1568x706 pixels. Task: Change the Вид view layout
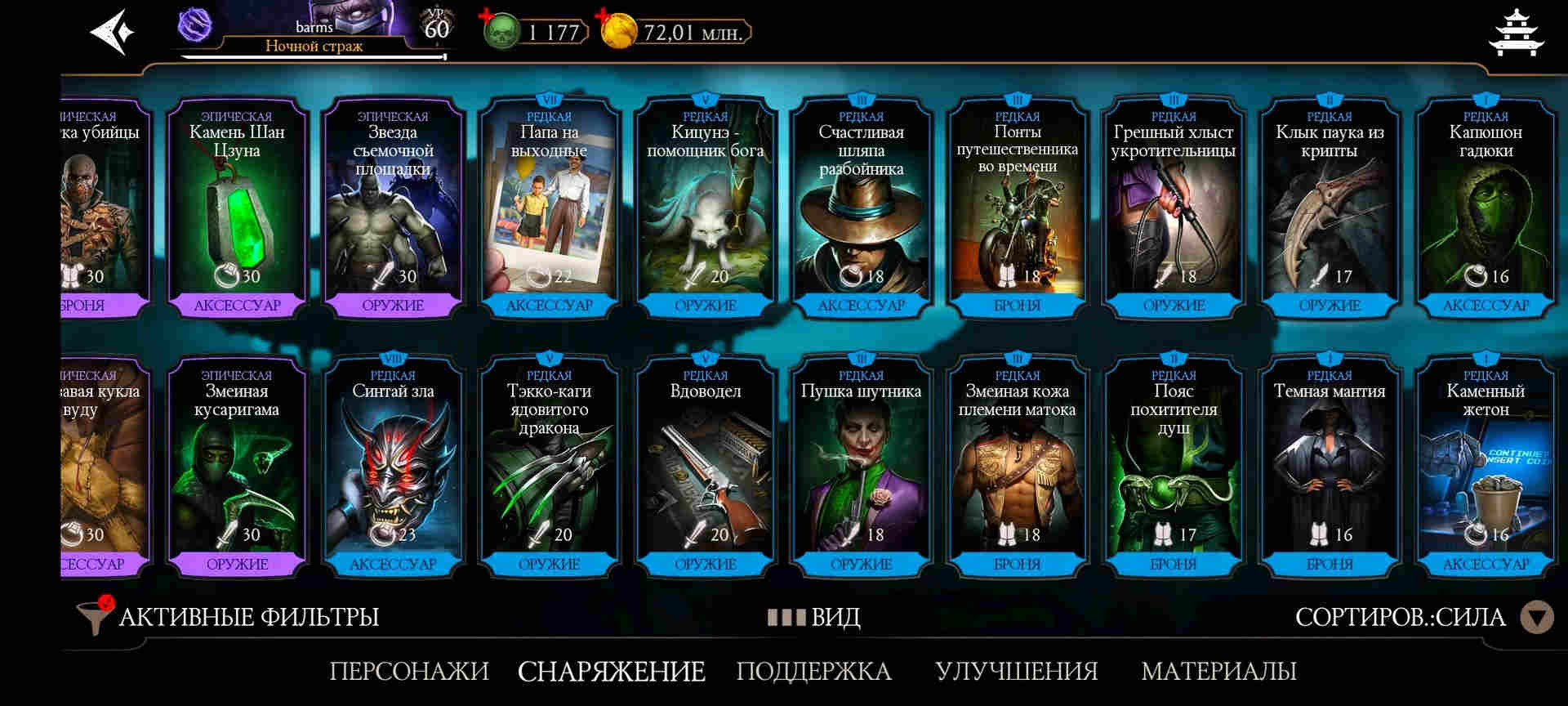tap(814, 617)
